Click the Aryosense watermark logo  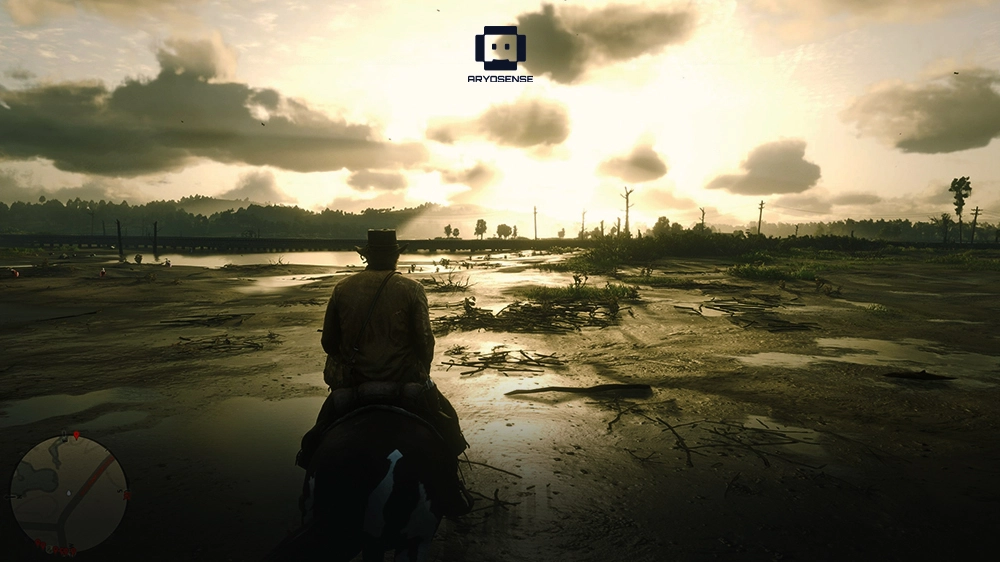click(500, 50)
